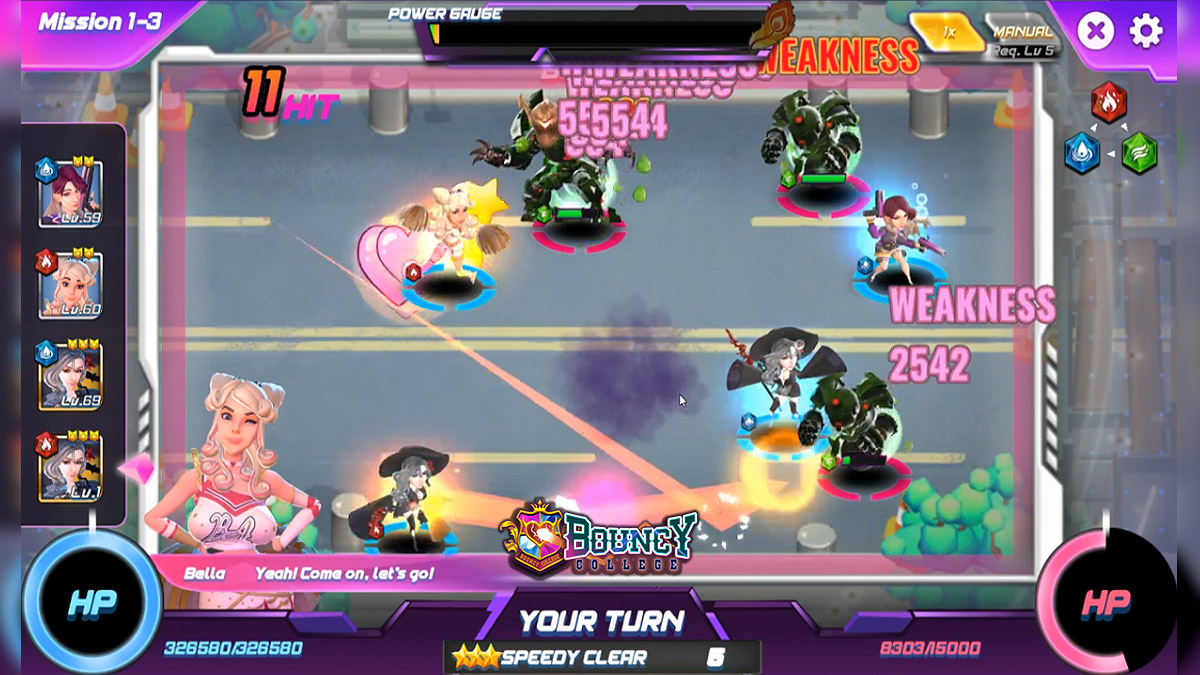Open settings via the gear icon
Screen dimensions: 1200x675
click(x=1146, y=32)
